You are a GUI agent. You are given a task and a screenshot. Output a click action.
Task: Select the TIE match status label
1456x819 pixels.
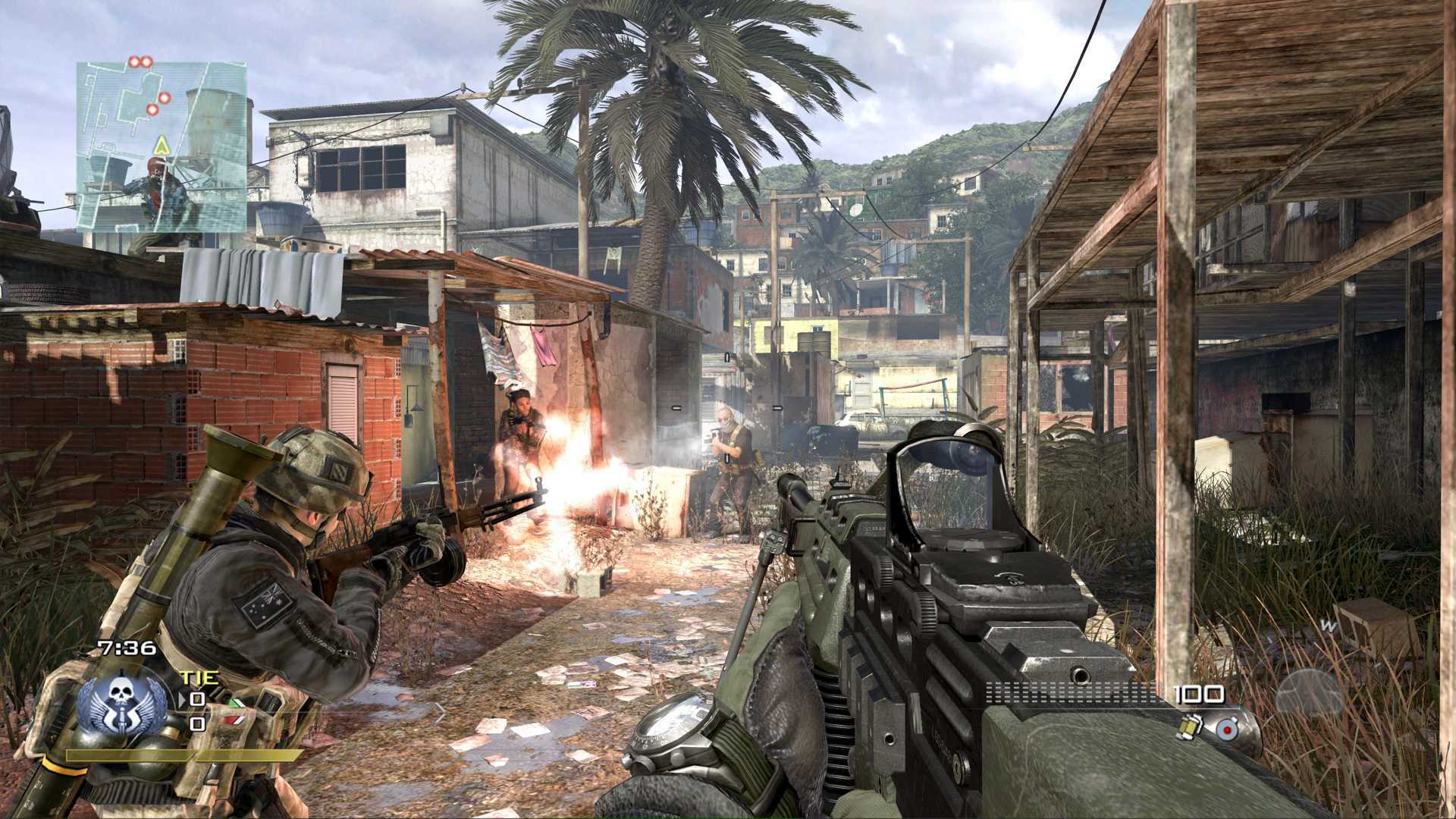point(200,677)
